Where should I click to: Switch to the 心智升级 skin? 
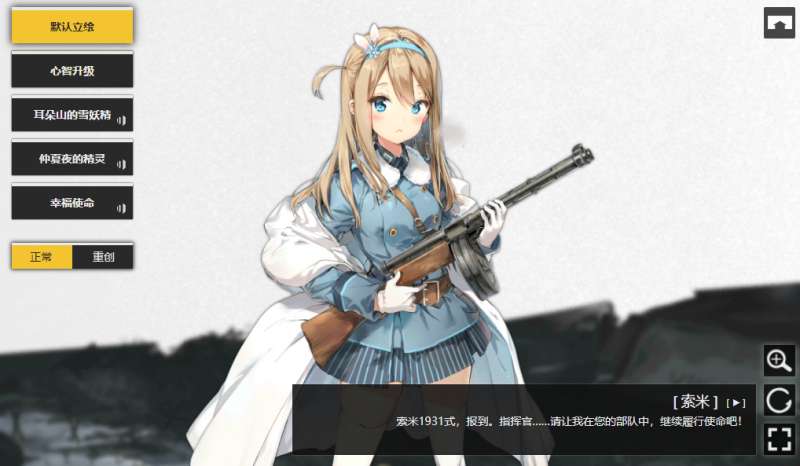point(72,70)
